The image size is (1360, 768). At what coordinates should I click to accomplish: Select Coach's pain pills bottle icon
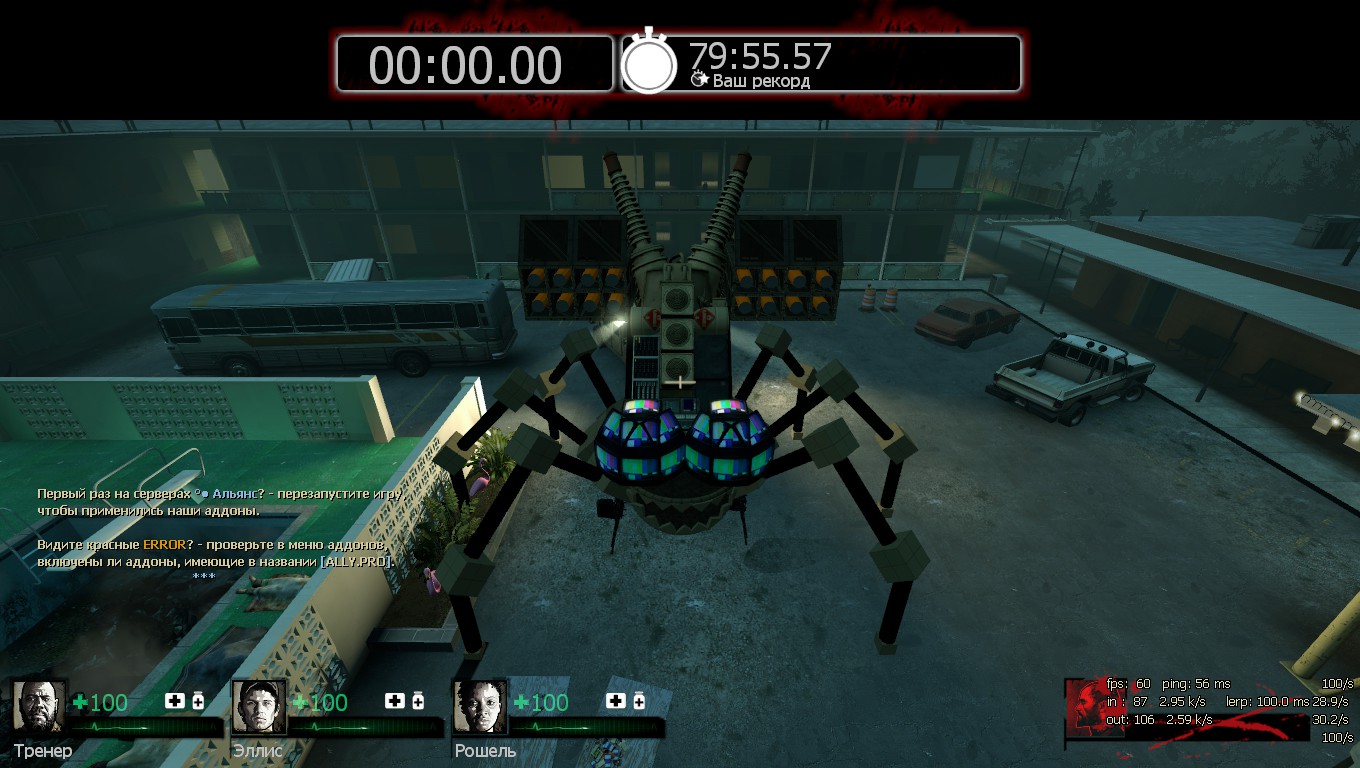point(198,701)
